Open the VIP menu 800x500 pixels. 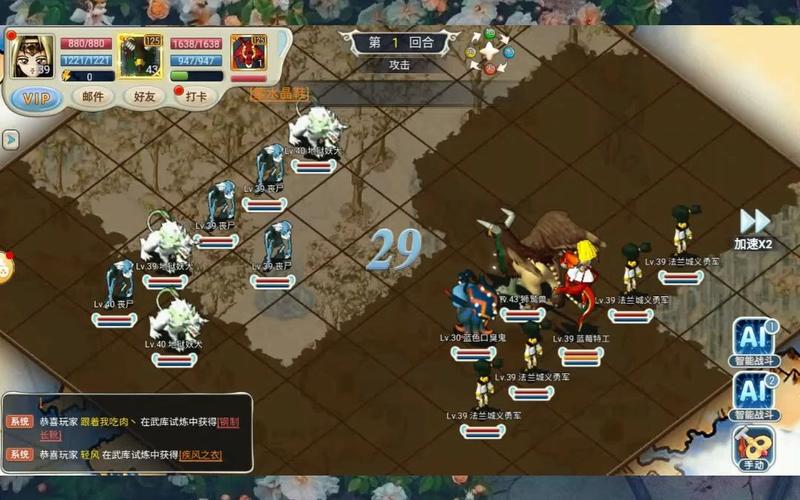coord(36,97)
